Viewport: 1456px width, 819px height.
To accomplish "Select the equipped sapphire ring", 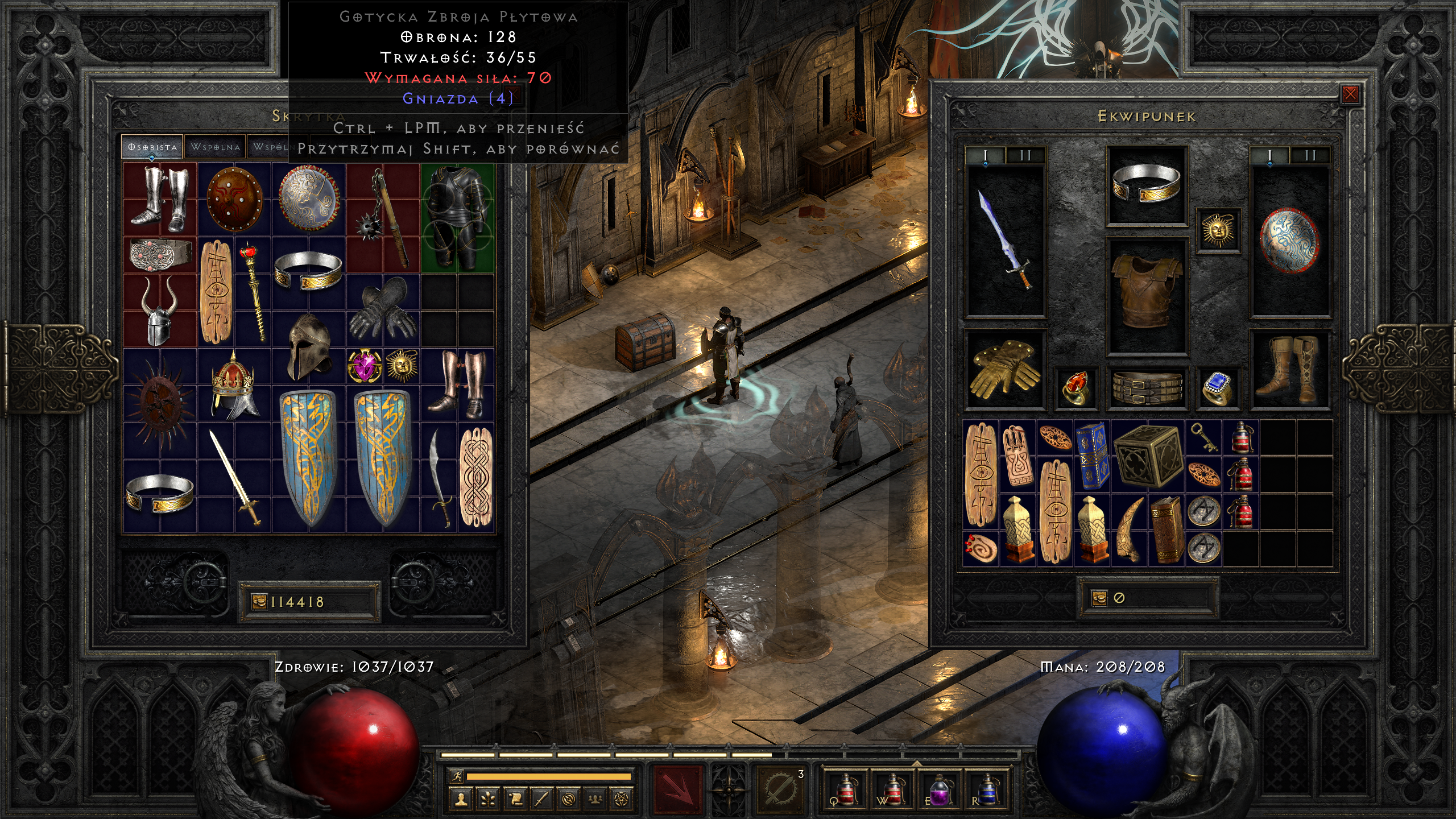I will tap(1217, 388).
